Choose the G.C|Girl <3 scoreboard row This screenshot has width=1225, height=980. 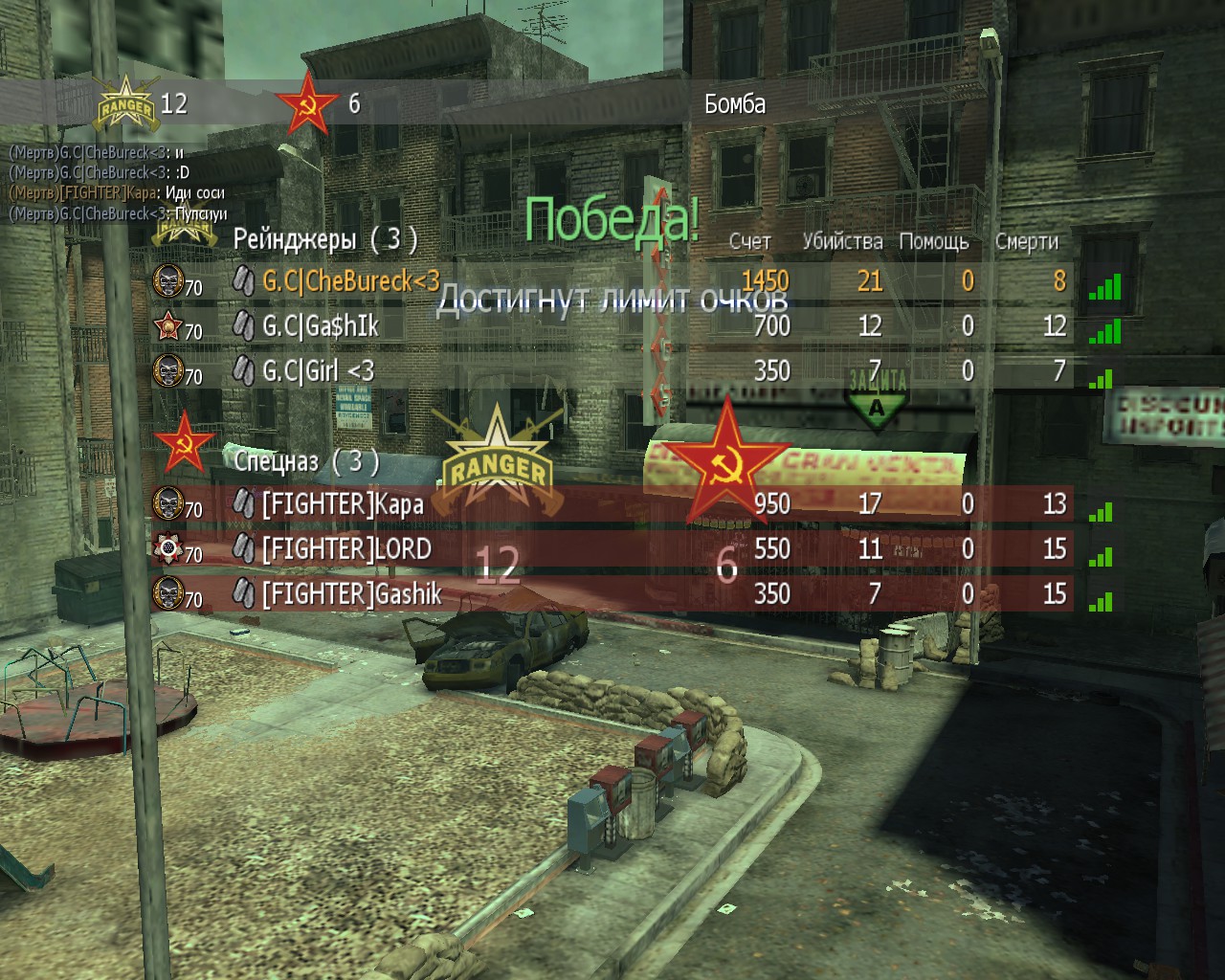[318, 370]
